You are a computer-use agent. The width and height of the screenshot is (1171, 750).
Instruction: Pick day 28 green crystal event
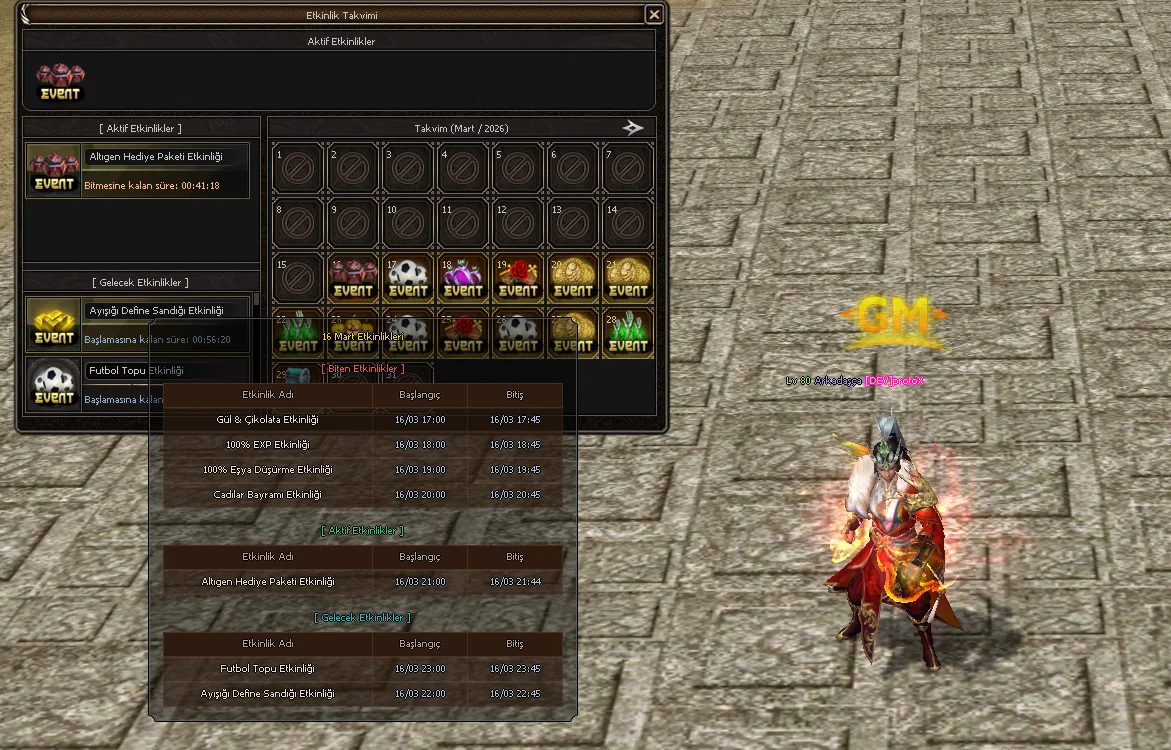pos(628,332)
